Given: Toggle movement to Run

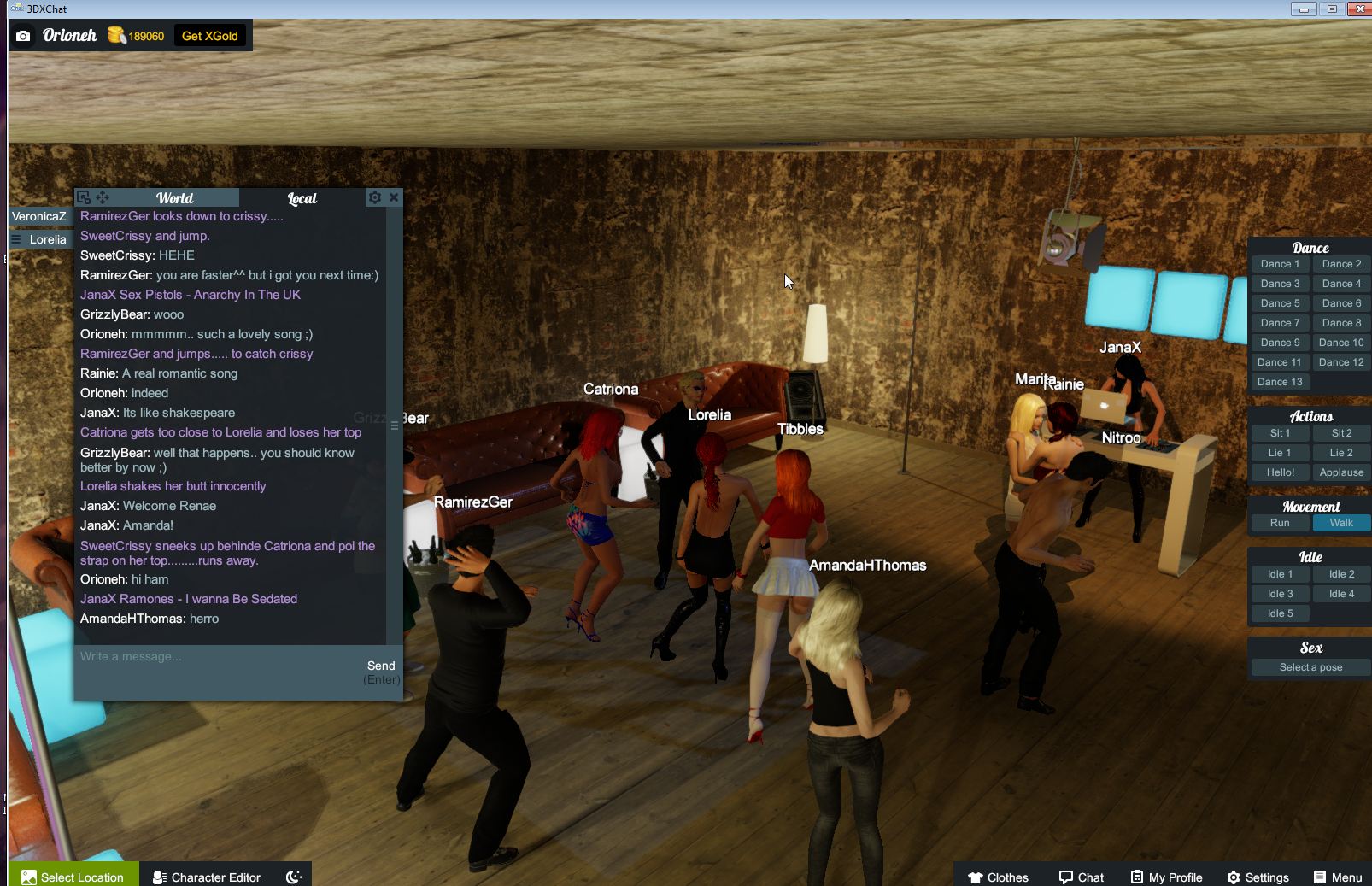Looking at the screenshot, I should (x=1280, y=523).
